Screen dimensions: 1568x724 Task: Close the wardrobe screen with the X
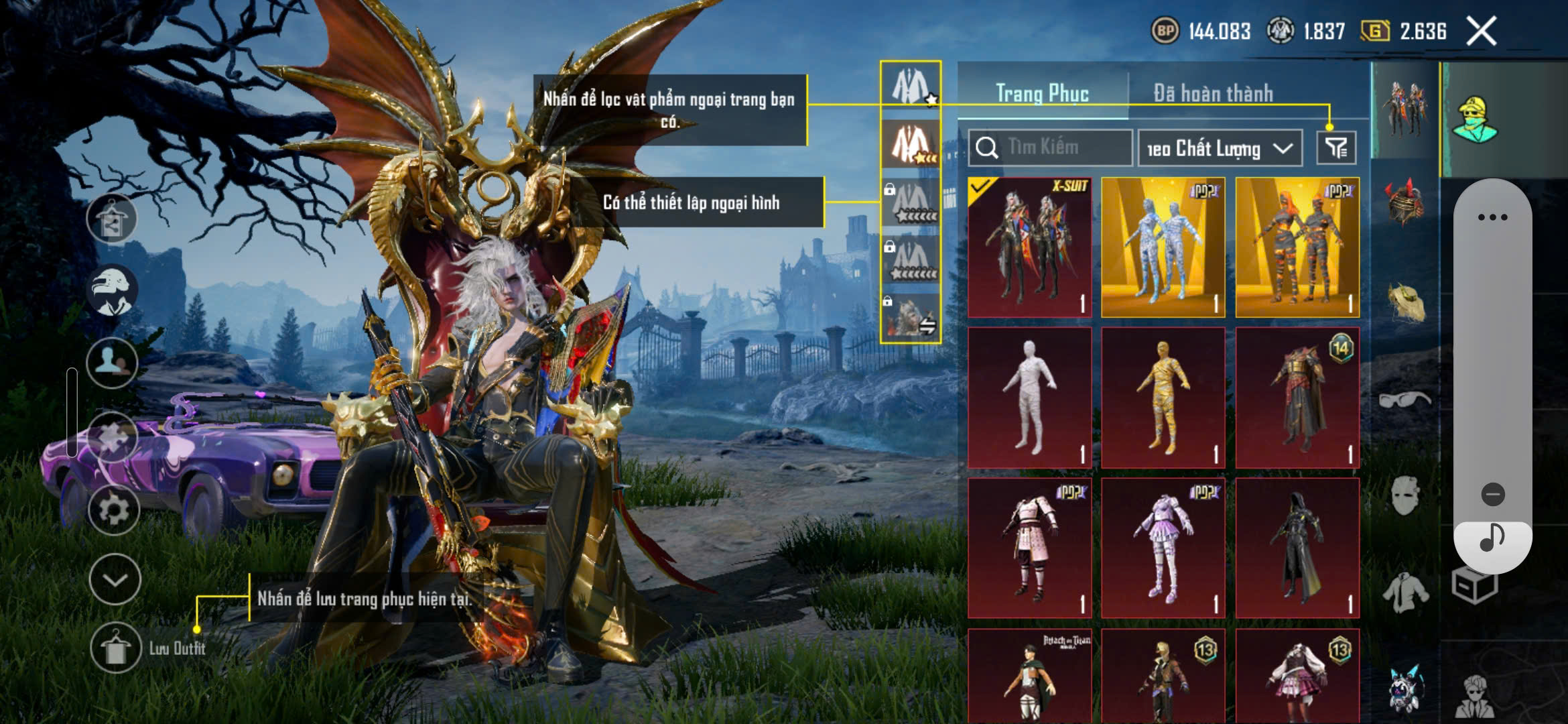tap(1481, 32)
